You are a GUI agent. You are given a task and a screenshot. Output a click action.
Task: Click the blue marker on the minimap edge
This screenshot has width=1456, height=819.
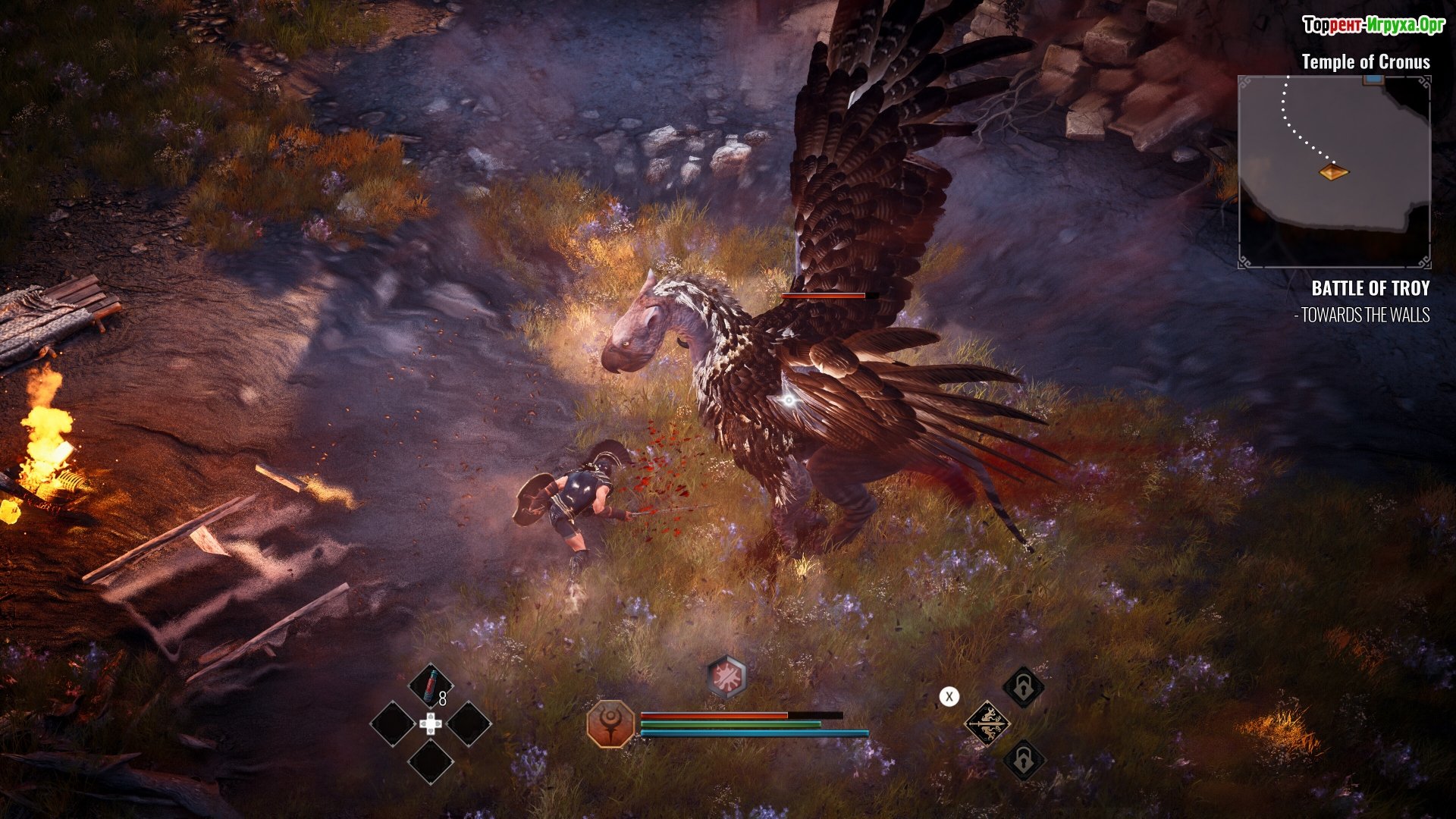(x=1373, y=80)
